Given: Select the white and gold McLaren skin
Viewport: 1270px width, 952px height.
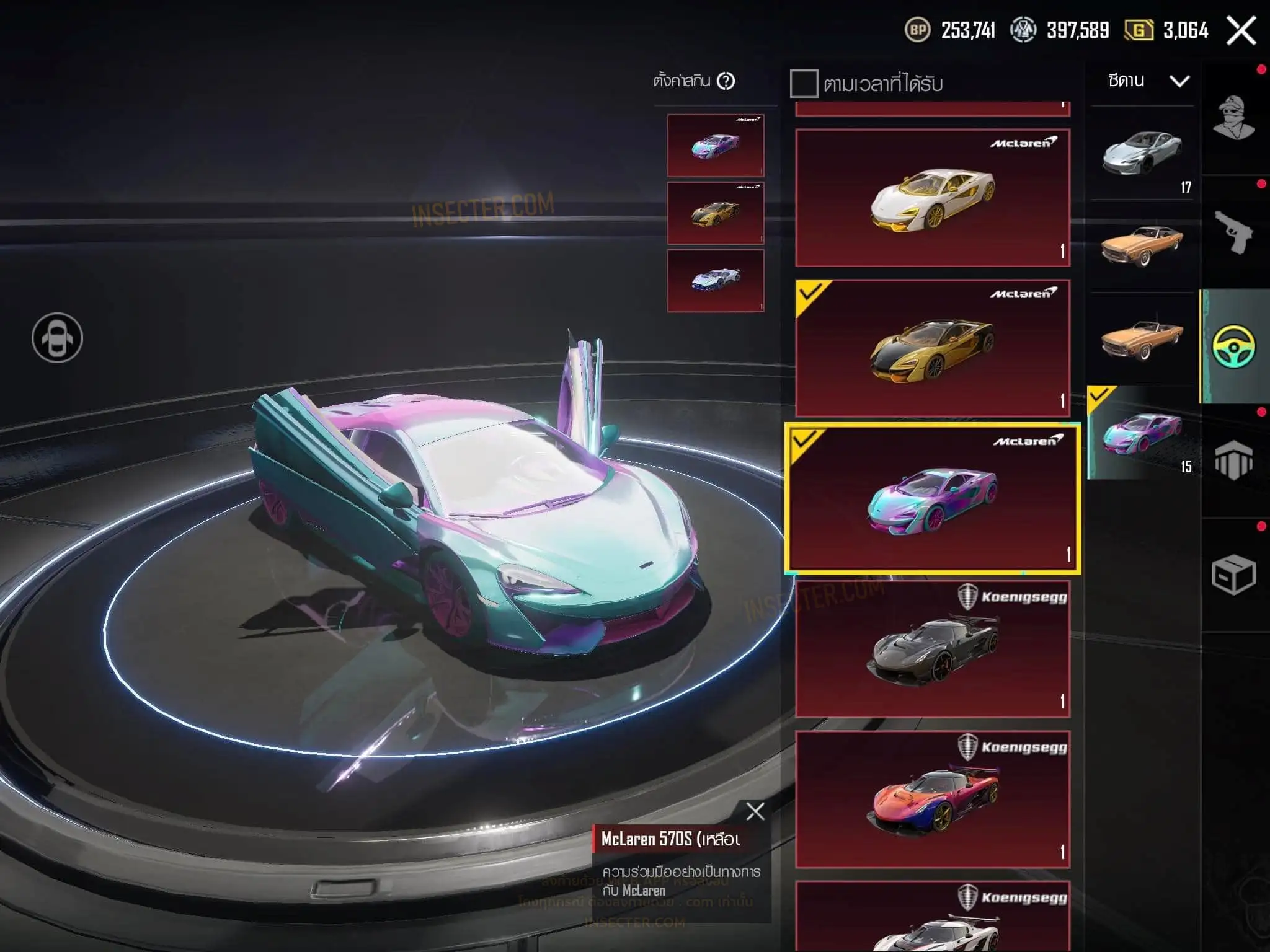Looking at the screenshot, I should click(933, 198).
